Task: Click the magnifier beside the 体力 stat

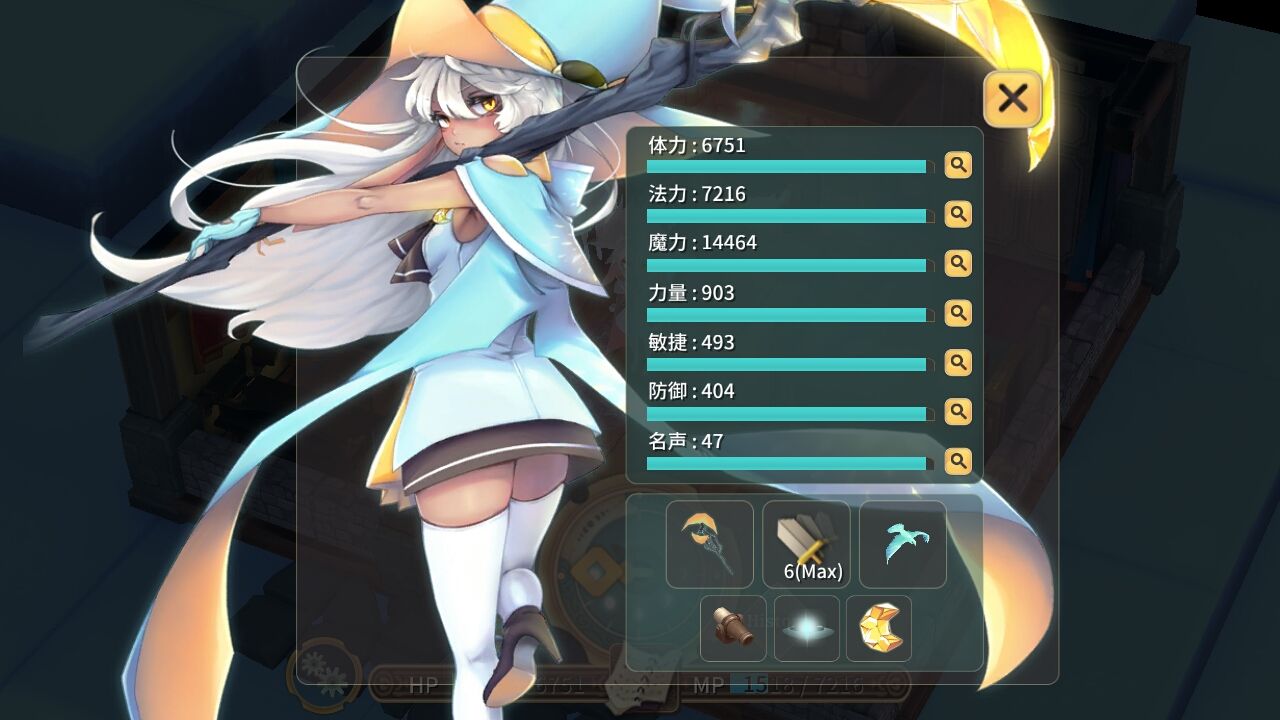Action: pyautogui.click(x=958, y=165)
